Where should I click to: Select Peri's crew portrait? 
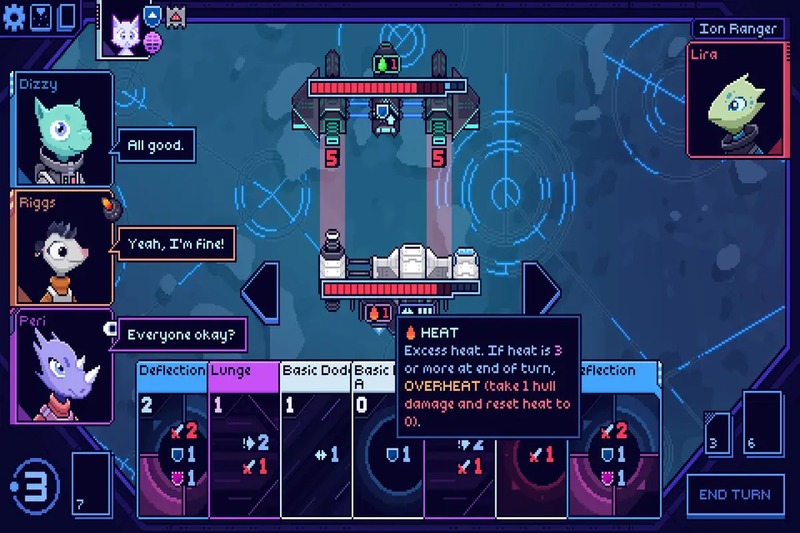click(61, 365)
